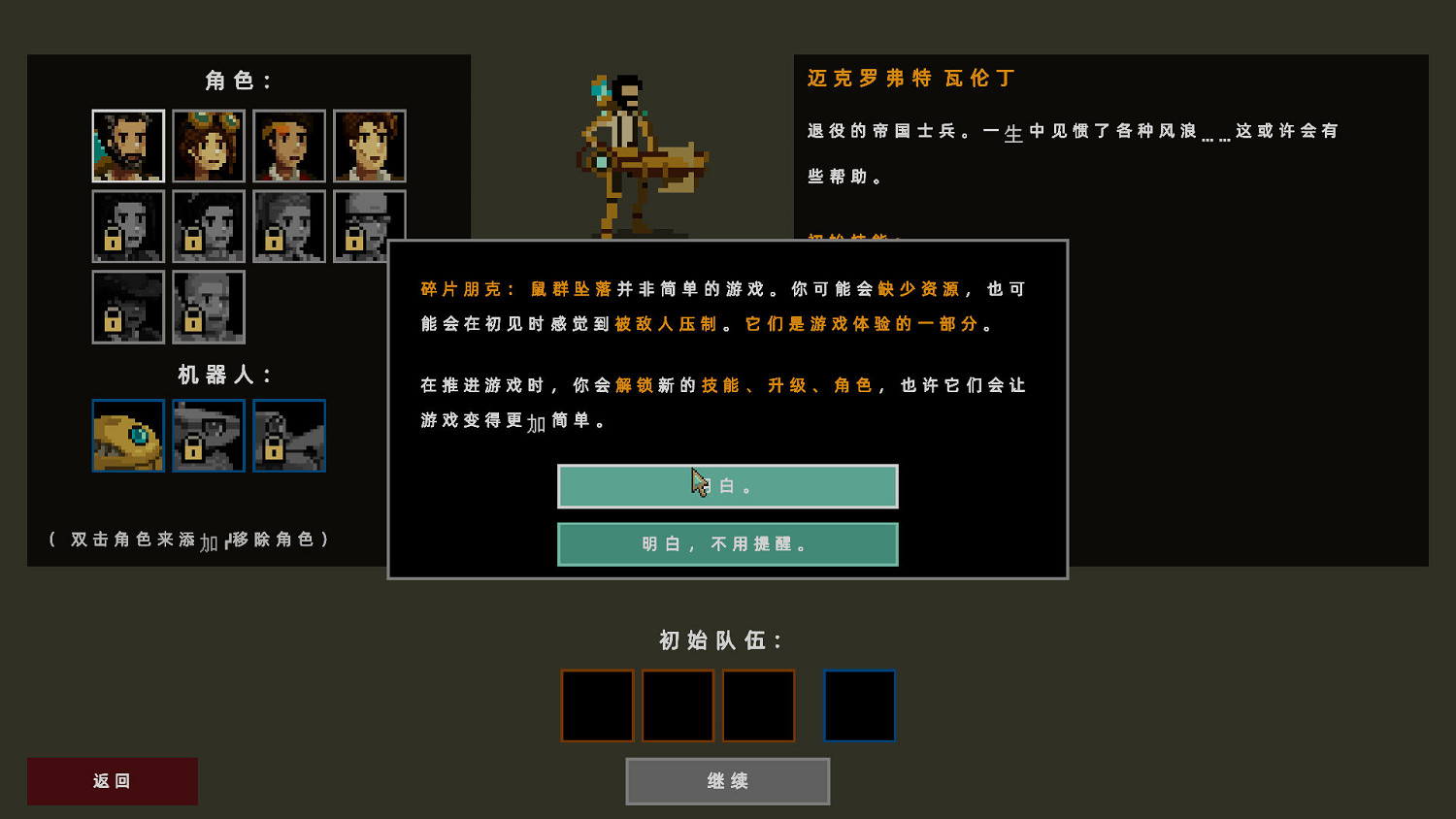The width and height of the screenshot is (1456, 819).
Task: Select the goggle-wearing female character portrait
Action: pos(209,146)
